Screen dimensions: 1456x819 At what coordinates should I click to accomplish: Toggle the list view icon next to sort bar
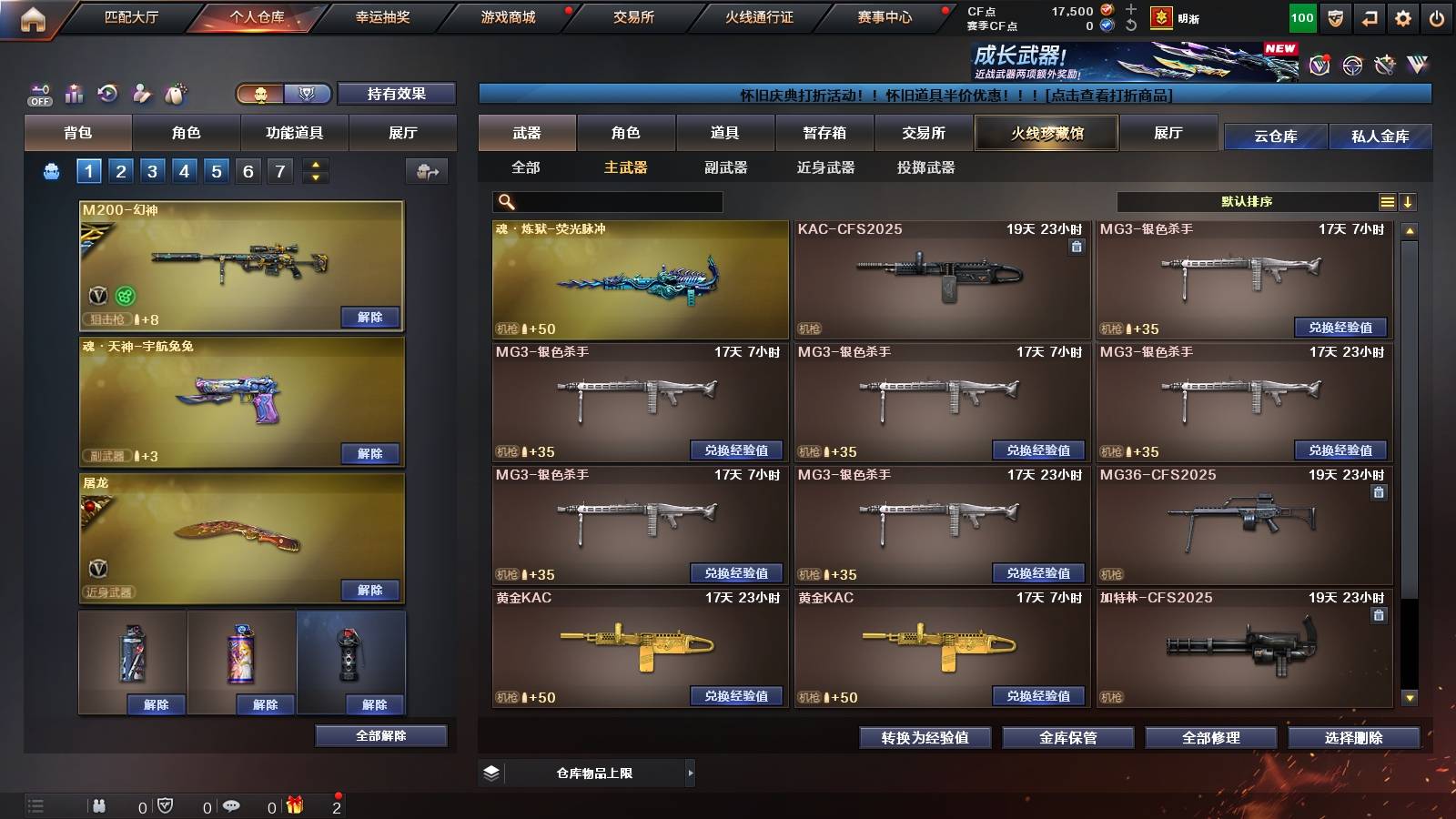tap(1387, 202)
